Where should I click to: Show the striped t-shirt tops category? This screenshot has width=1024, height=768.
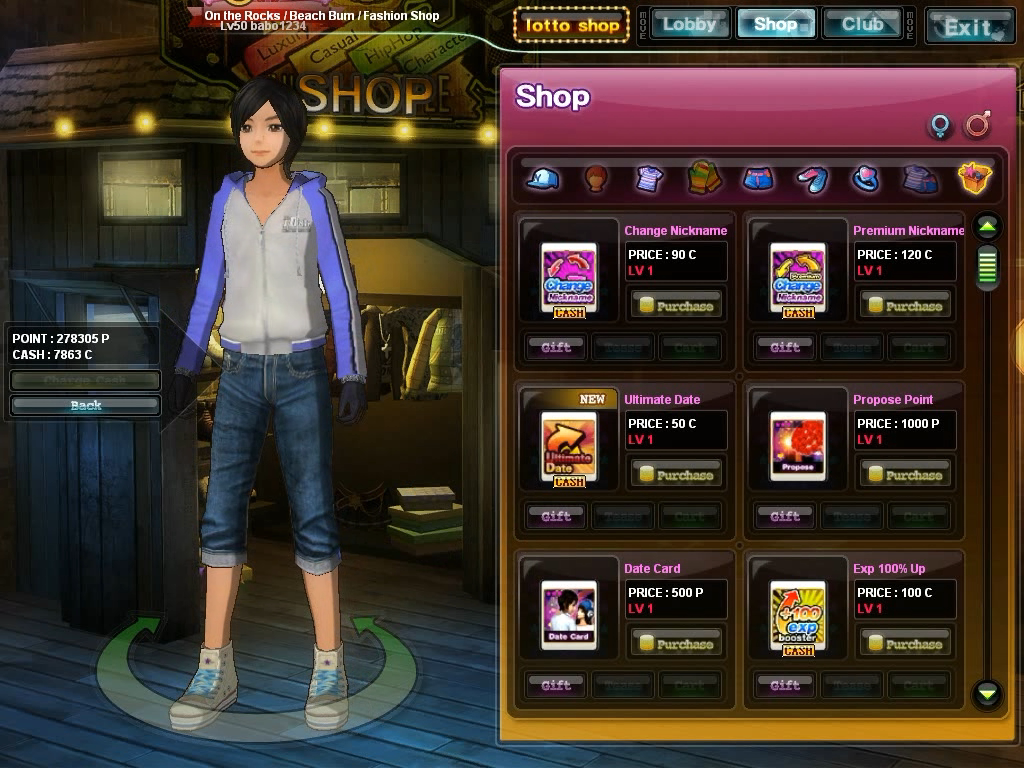650,179
